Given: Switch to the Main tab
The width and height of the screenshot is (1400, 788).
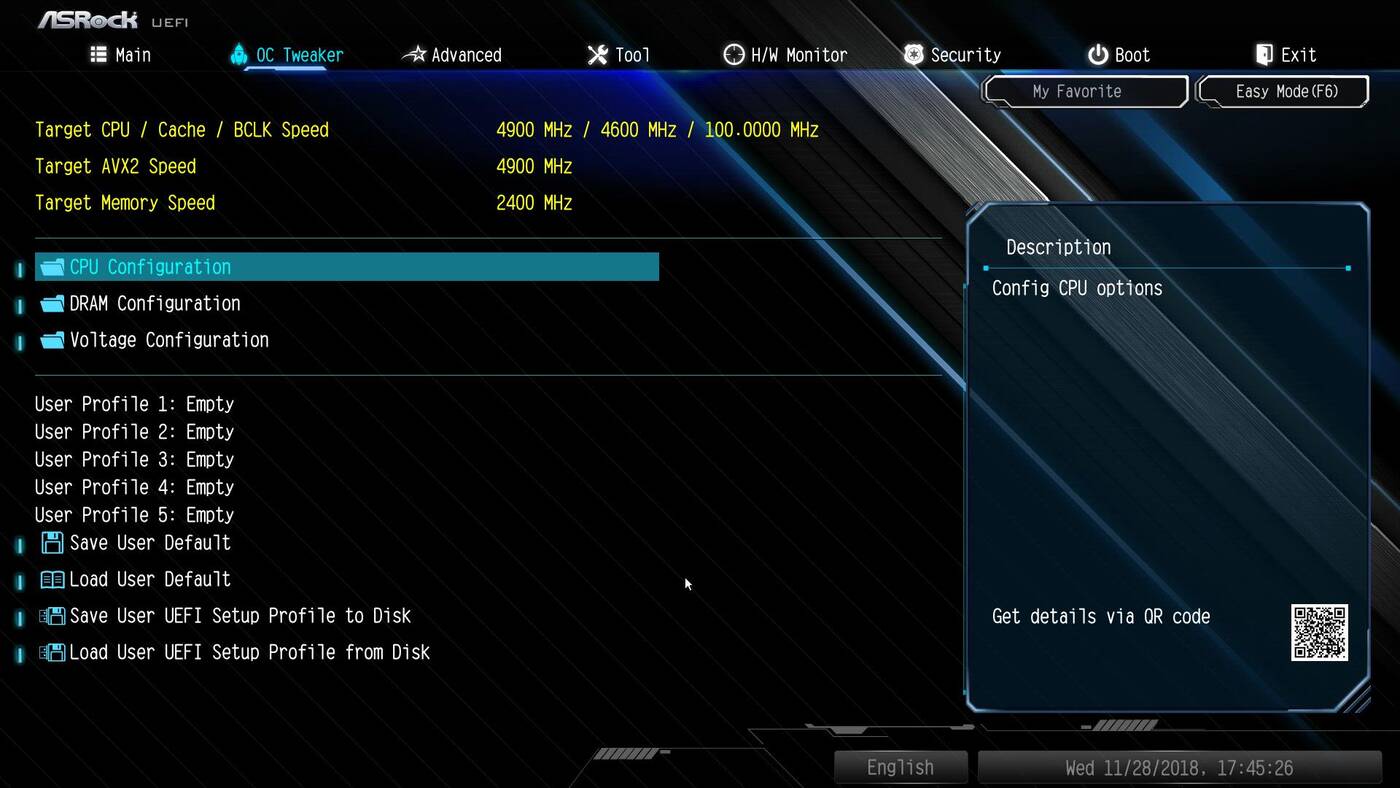Looking at the screenshot, I should (x=121, y=55).
